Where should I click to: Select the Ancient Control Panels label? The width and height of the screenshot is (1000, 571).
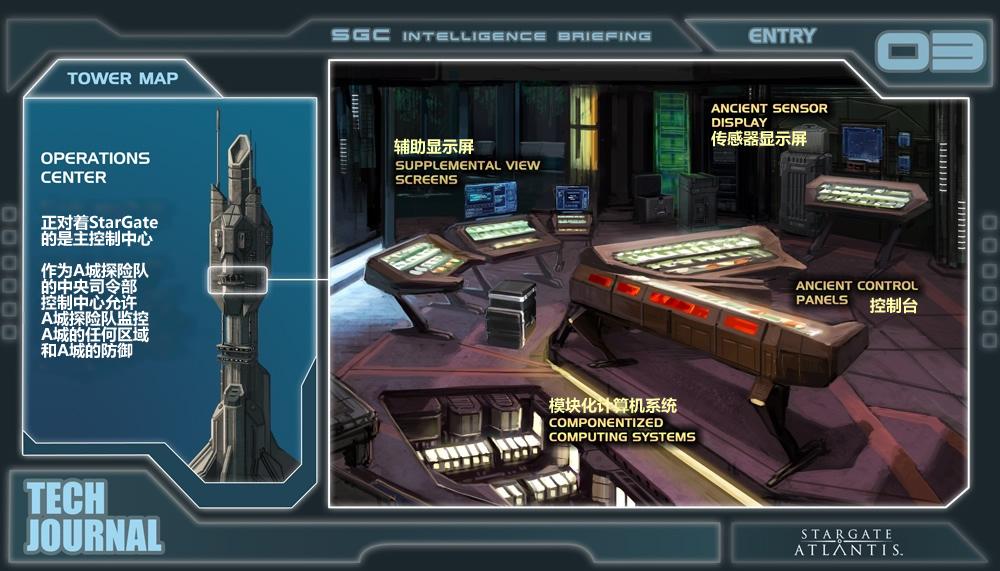pos(855,293)
